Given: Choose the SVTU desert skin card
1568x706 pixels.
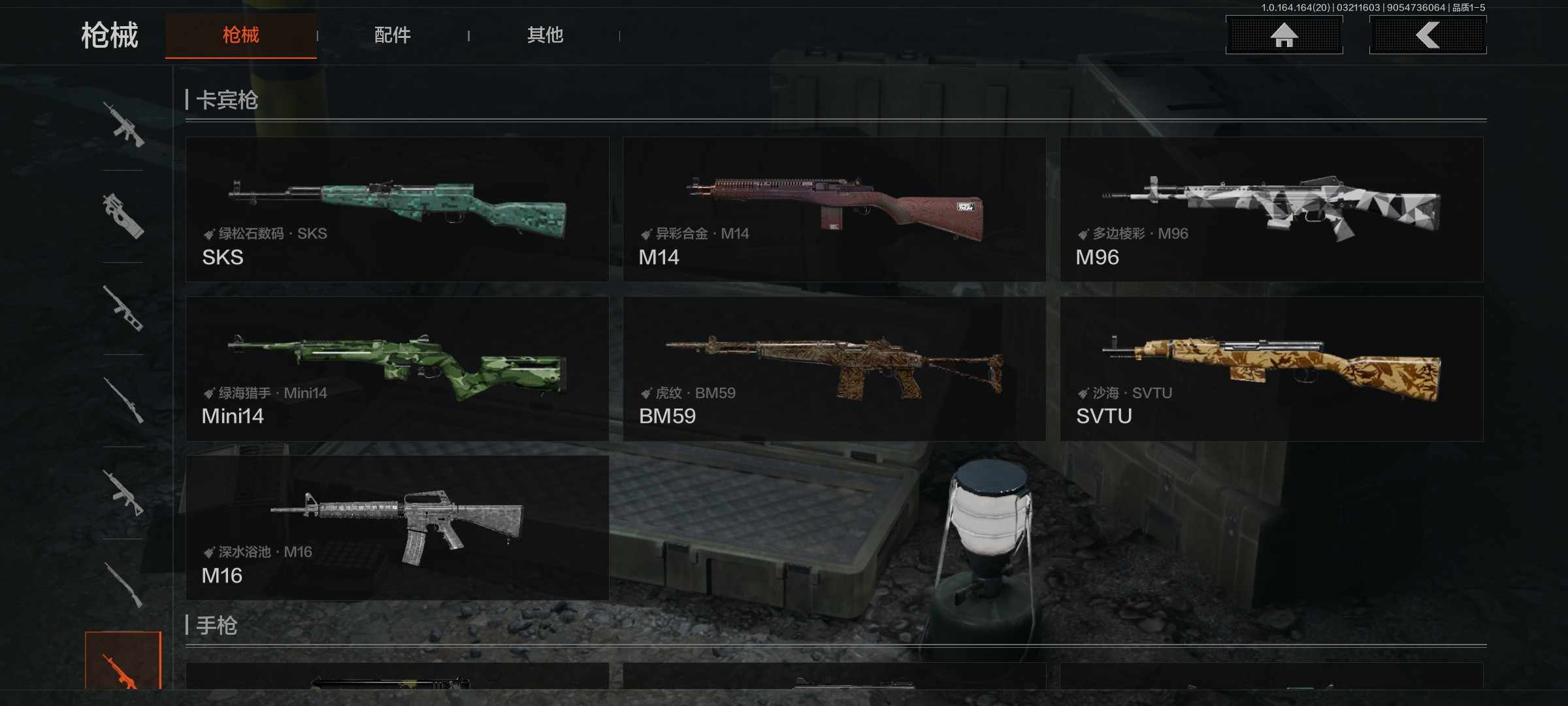Looking at the screenshot, I should (1271, 369).
